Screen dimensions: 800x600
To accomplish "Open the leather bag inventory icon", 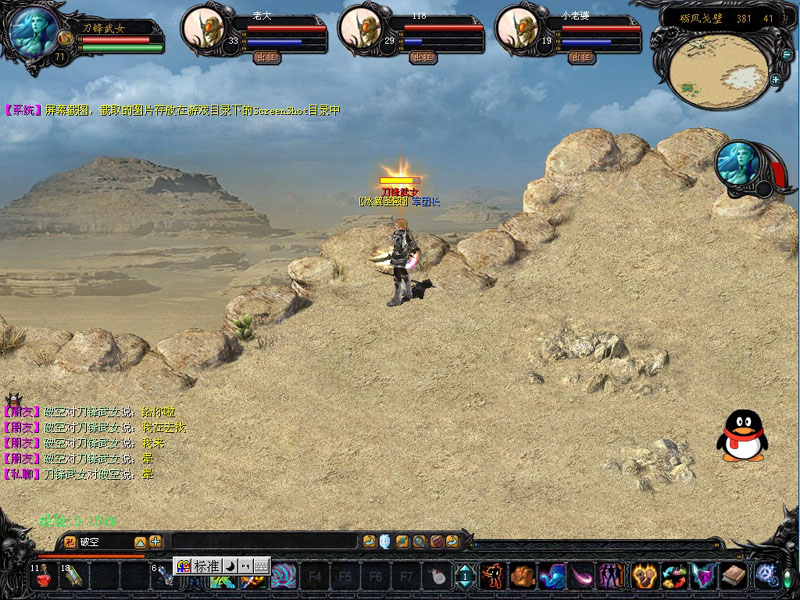I will [523, 575].
